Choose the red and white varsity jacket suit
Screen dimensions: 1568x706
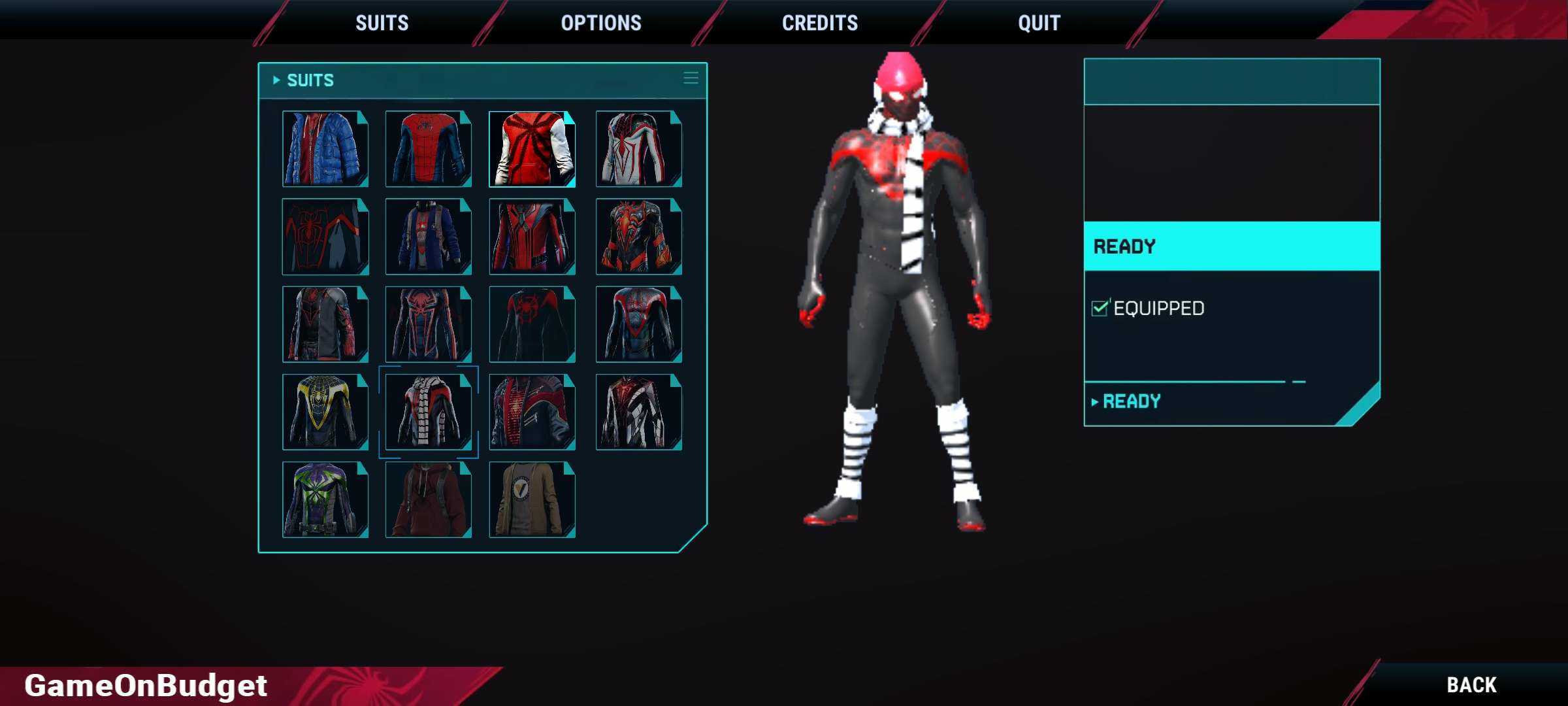pos(532,149)
